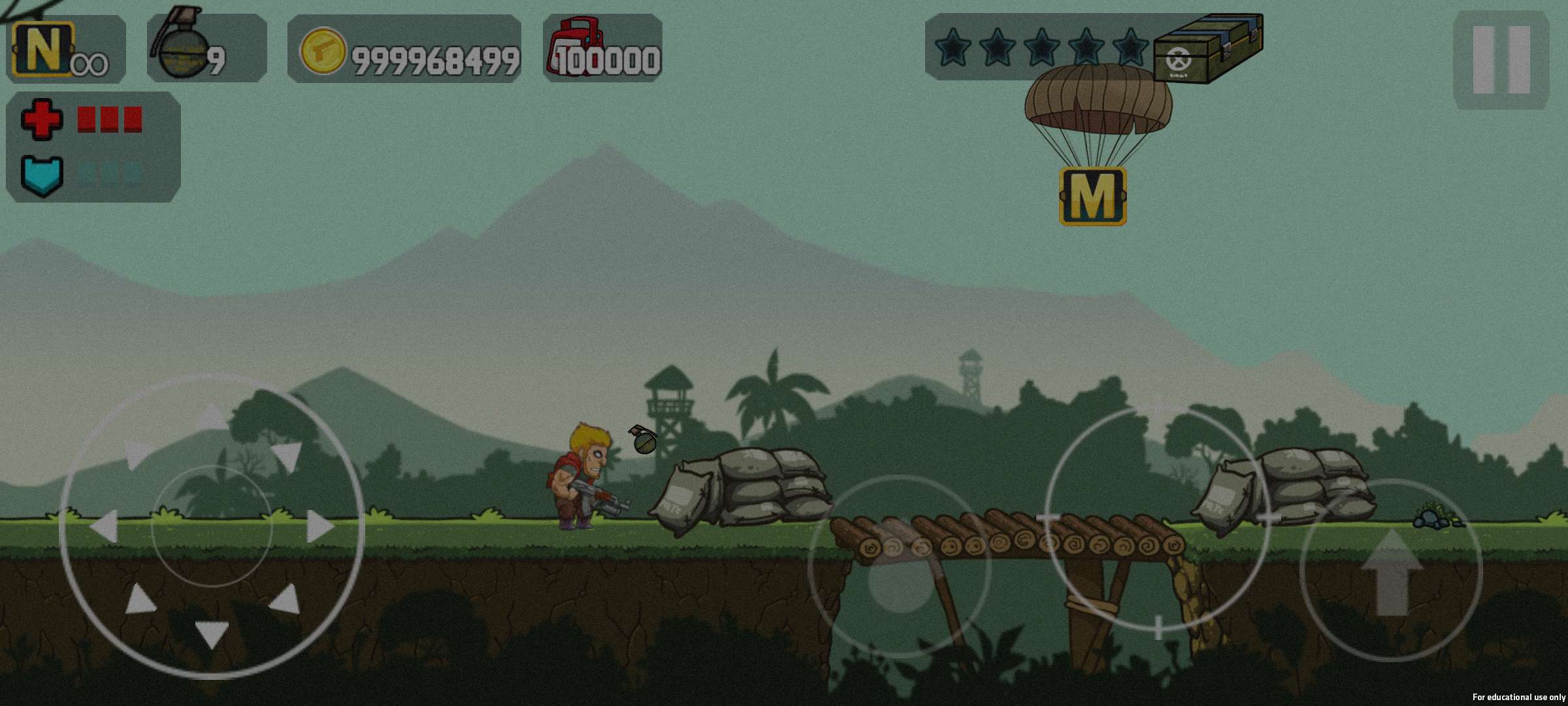Click the gold pistol coin icon
1568x706 pixels.
point(322,51)
